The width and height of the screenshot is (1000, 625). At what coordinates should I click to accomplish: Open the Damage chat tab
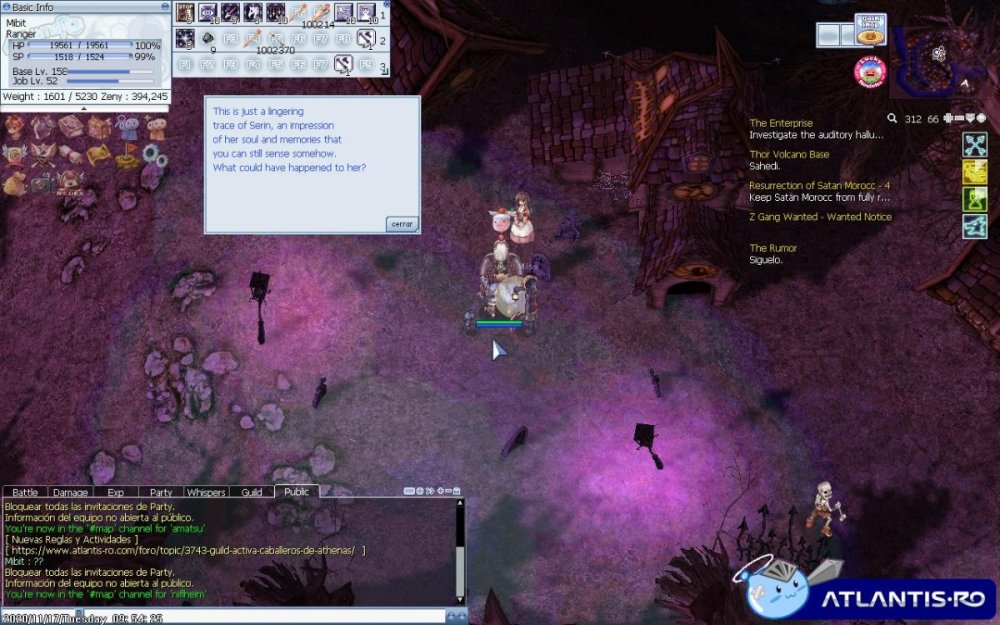coord(70,492)
